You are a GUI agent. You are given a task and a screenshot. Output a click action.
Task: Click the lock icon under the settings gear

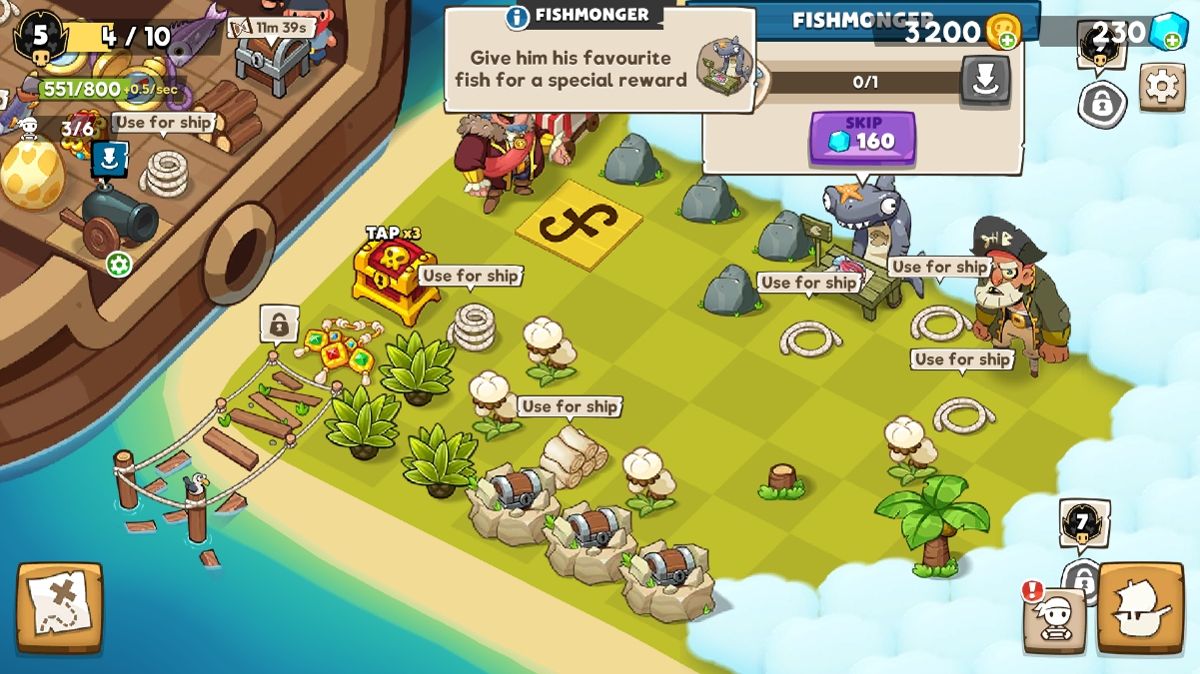tap(1102, 103)
